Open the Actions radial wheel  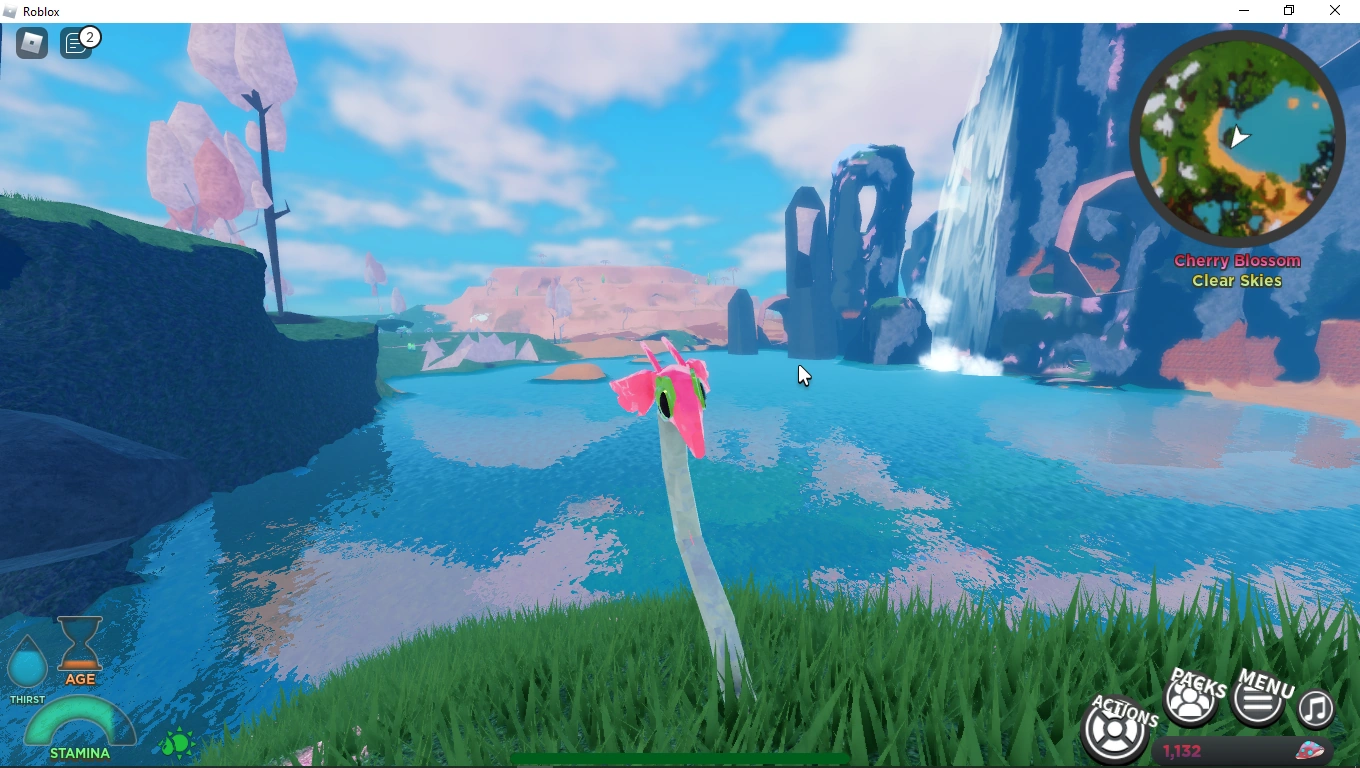point(1113,729)
